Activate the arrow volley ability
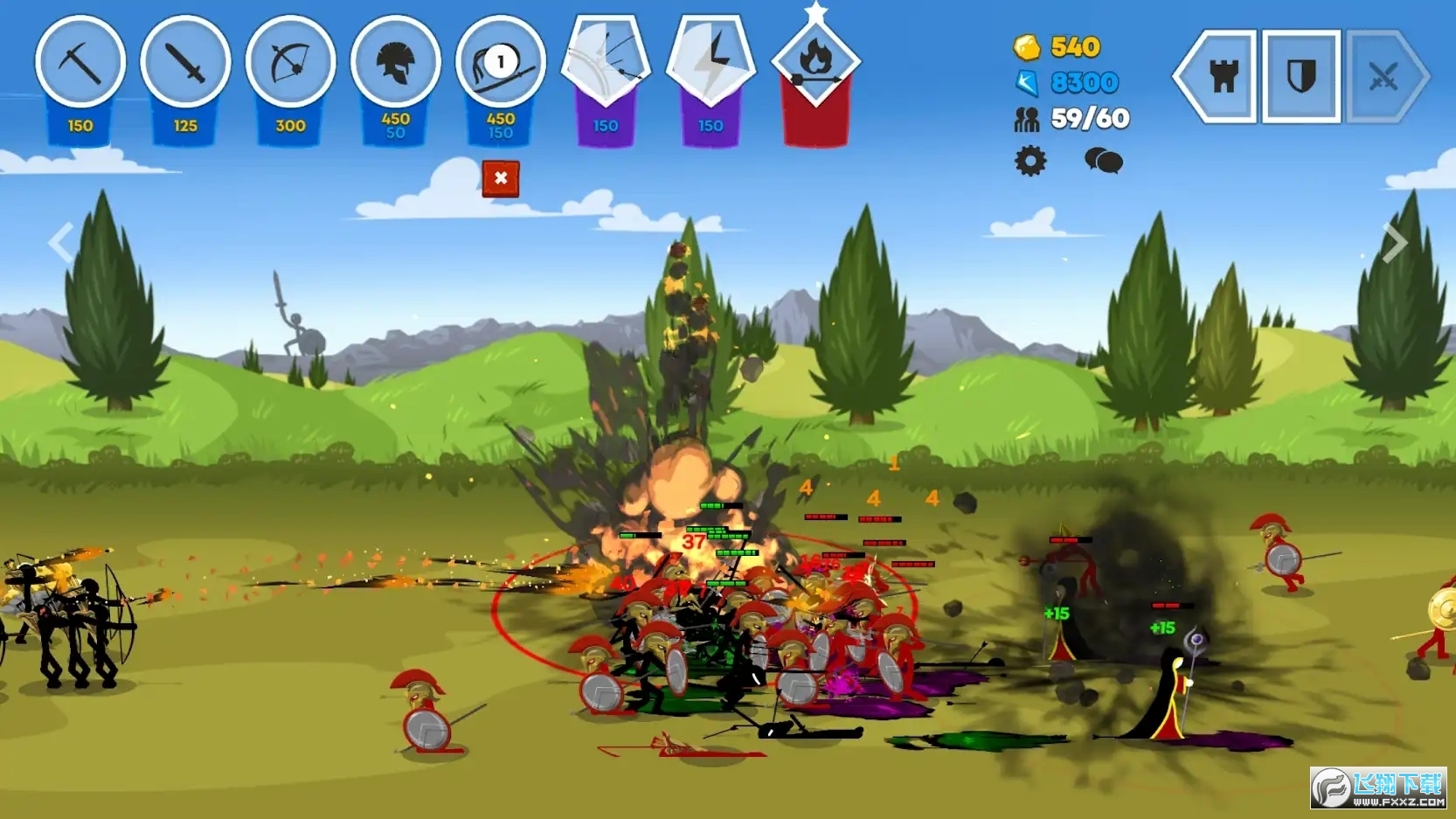This screenshot has width=1456, height=819. click(606, 59)
